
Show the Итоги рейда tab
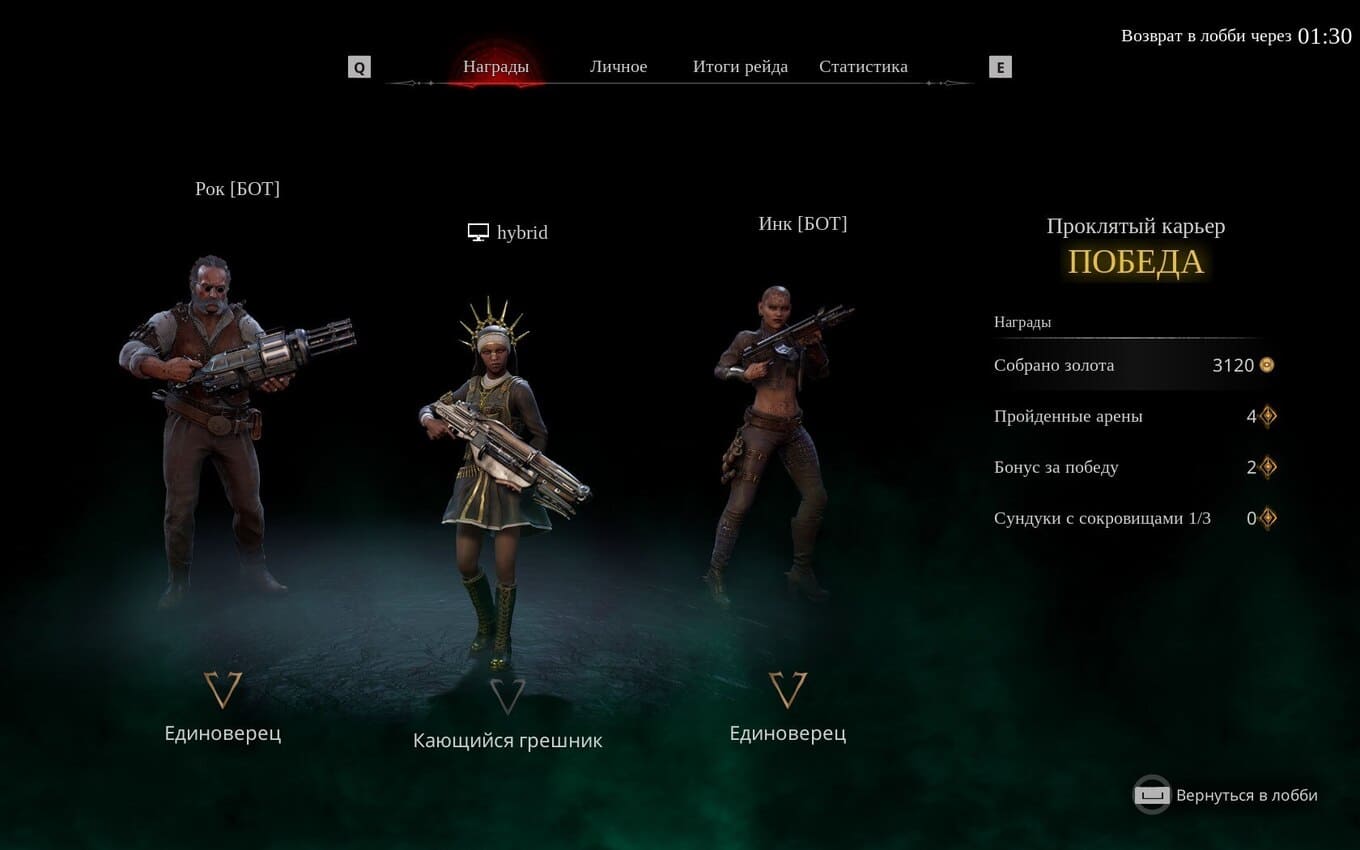tap(740, 67)
